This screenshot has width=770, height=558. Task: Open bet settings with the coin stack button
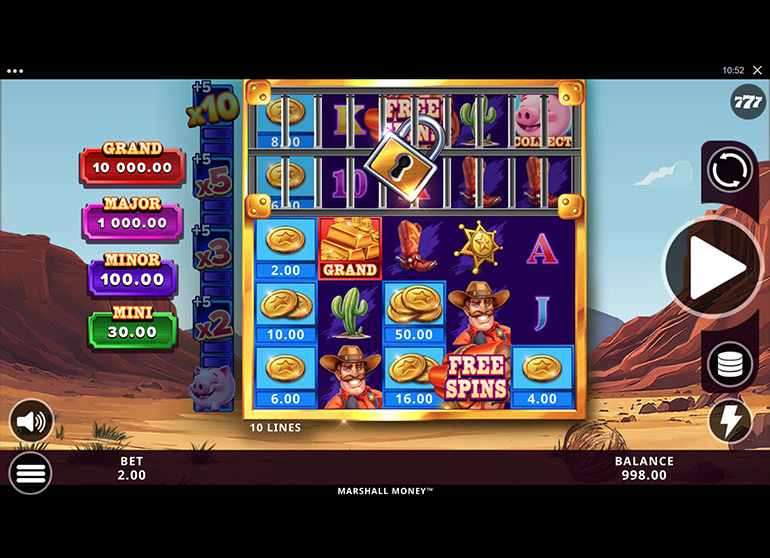pos(730,365)
